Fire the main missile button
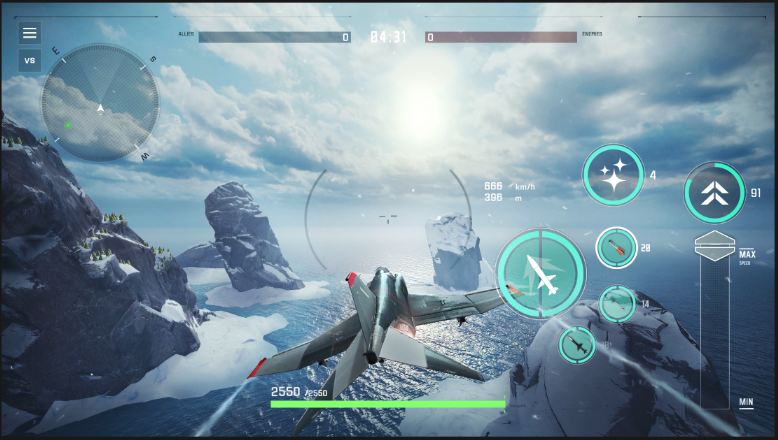This screenshot has width=778, height=440. [541, 274]
